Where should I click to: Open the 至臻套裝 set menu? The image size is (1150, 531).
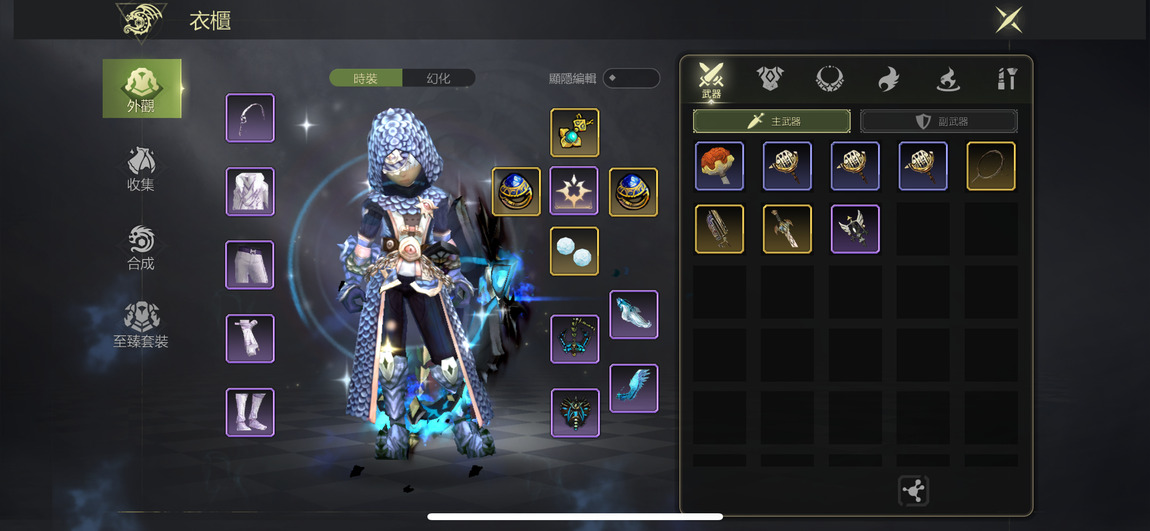141,325
